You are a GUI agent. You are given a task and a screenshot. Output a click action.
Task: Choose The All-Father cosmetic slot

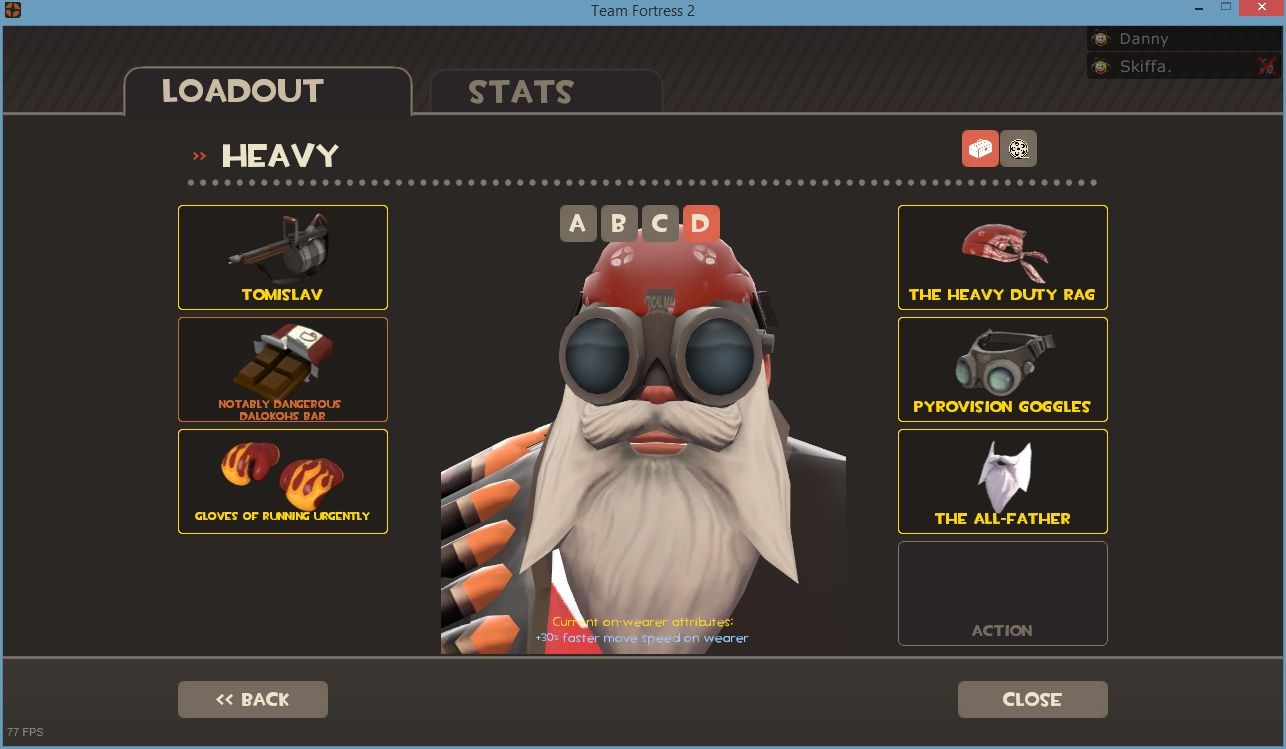point(1002,481)
